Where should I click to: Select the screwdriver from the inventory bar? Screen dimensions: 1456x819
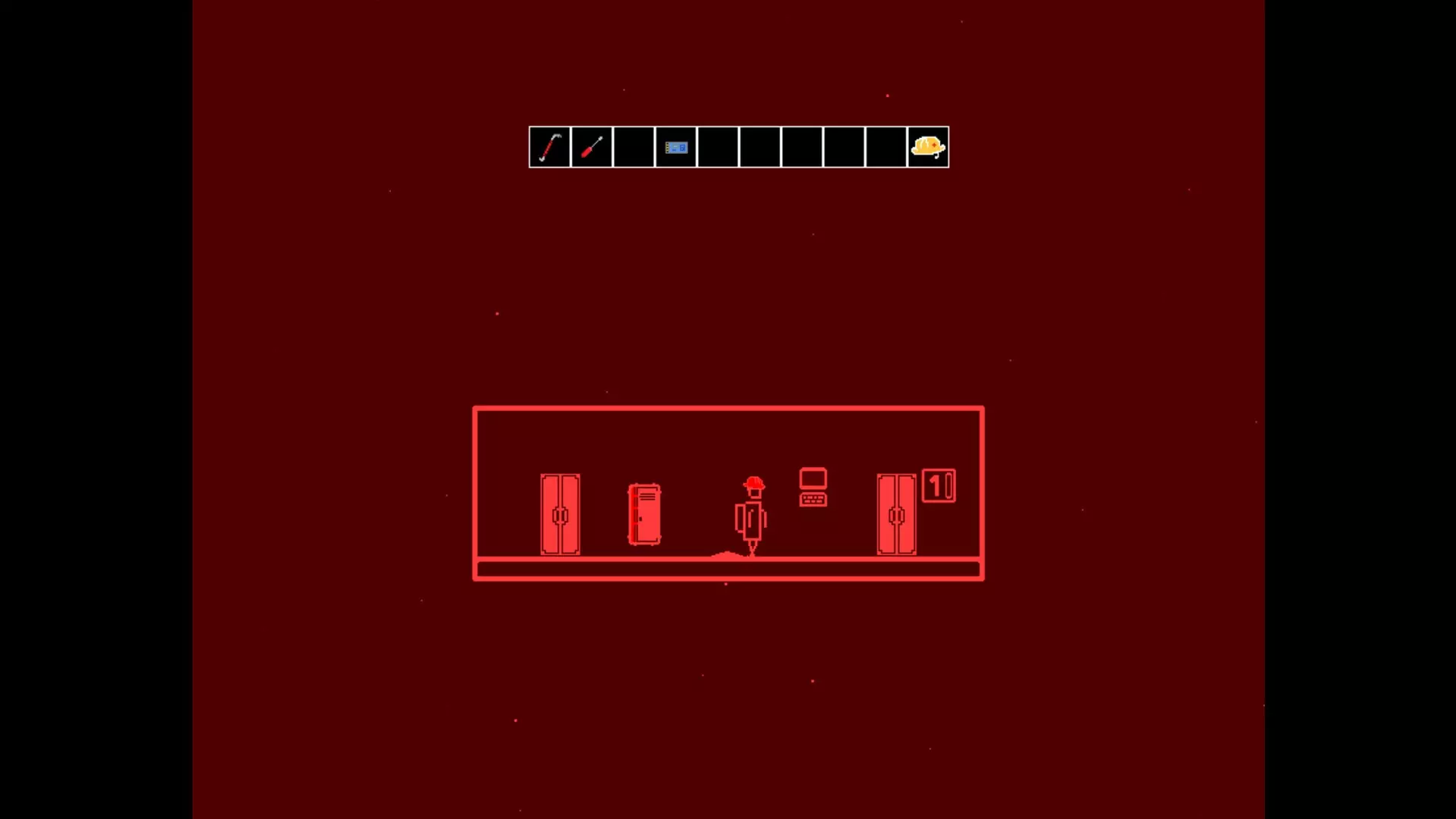pos(592,146)
